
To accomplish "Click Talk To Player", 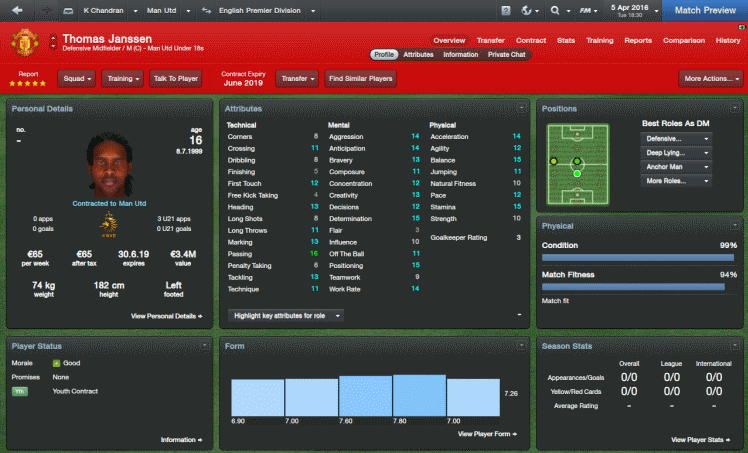I will tap(175, 77).
